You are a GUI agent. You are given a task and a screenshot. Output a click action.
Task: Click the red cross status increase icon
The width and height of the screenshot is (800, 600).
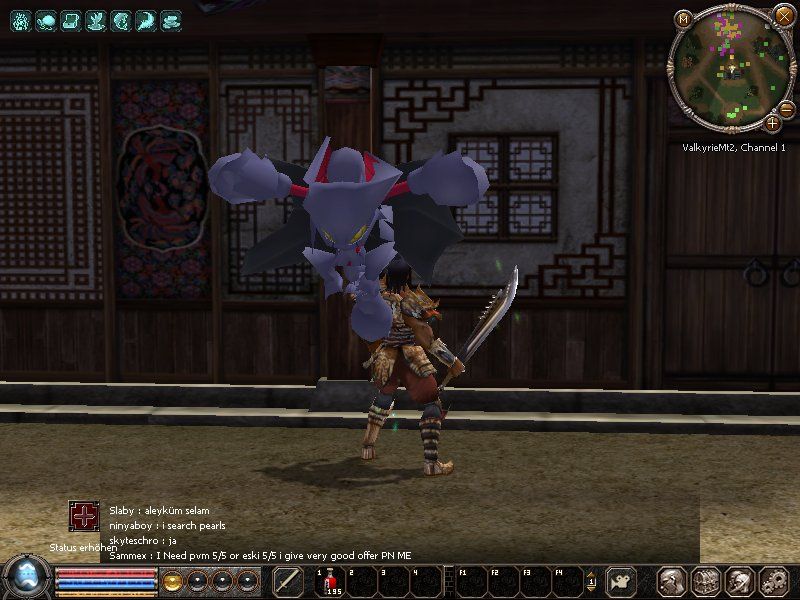coord(84,516)
